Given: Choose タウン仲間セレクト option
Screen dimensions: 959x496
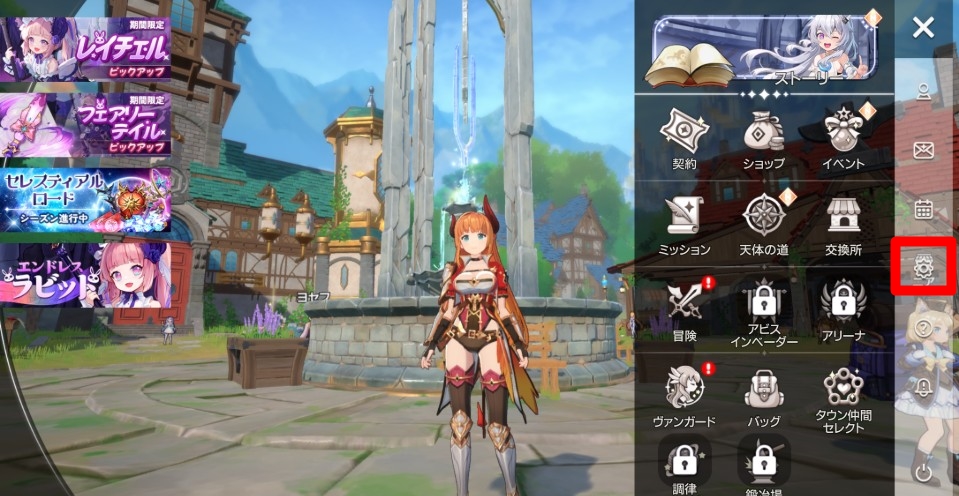Looking at the screenshot, I should (843, 395).
